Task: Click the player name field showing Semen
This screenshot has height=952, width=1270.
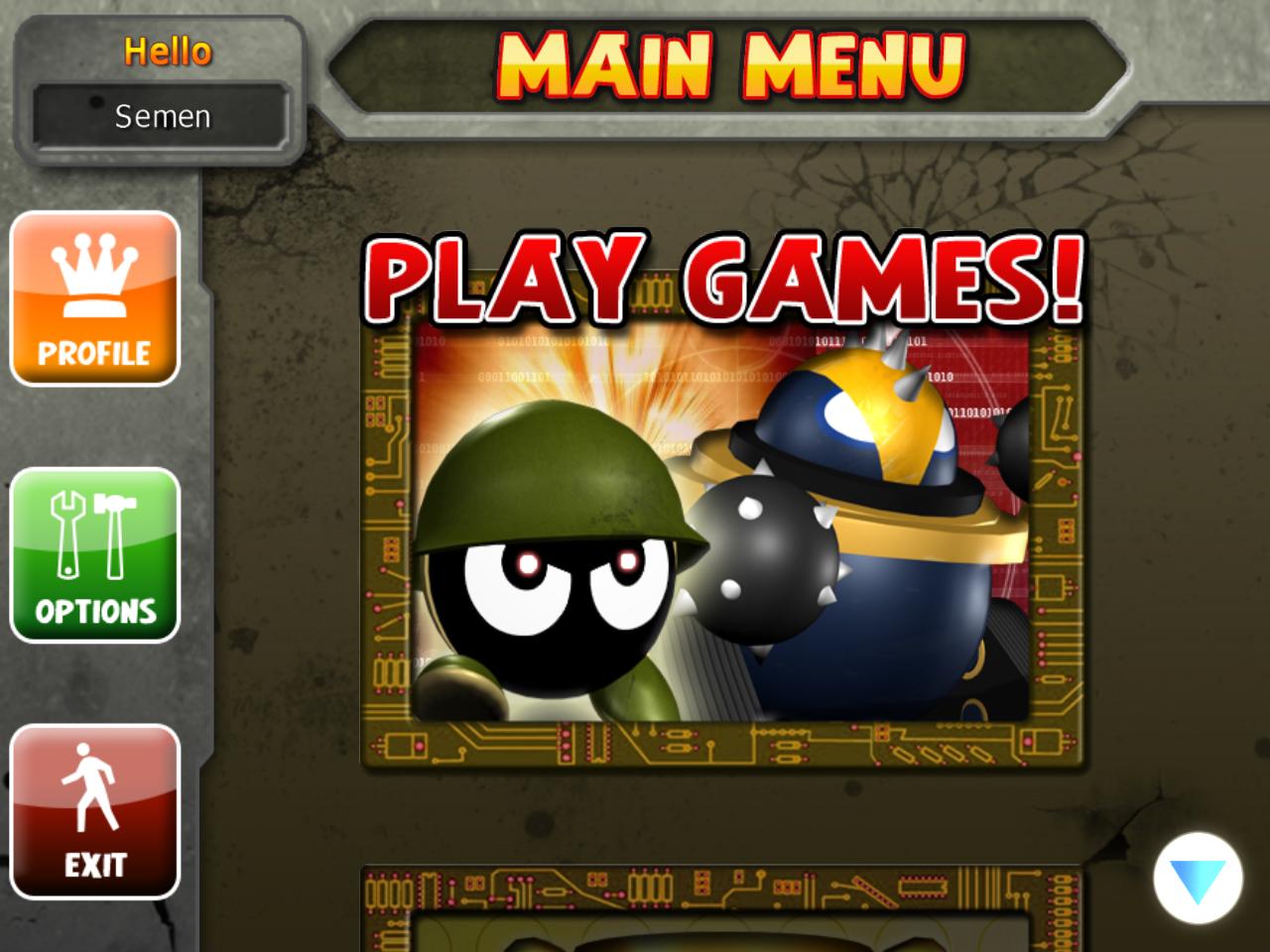Action: point(164,117)
